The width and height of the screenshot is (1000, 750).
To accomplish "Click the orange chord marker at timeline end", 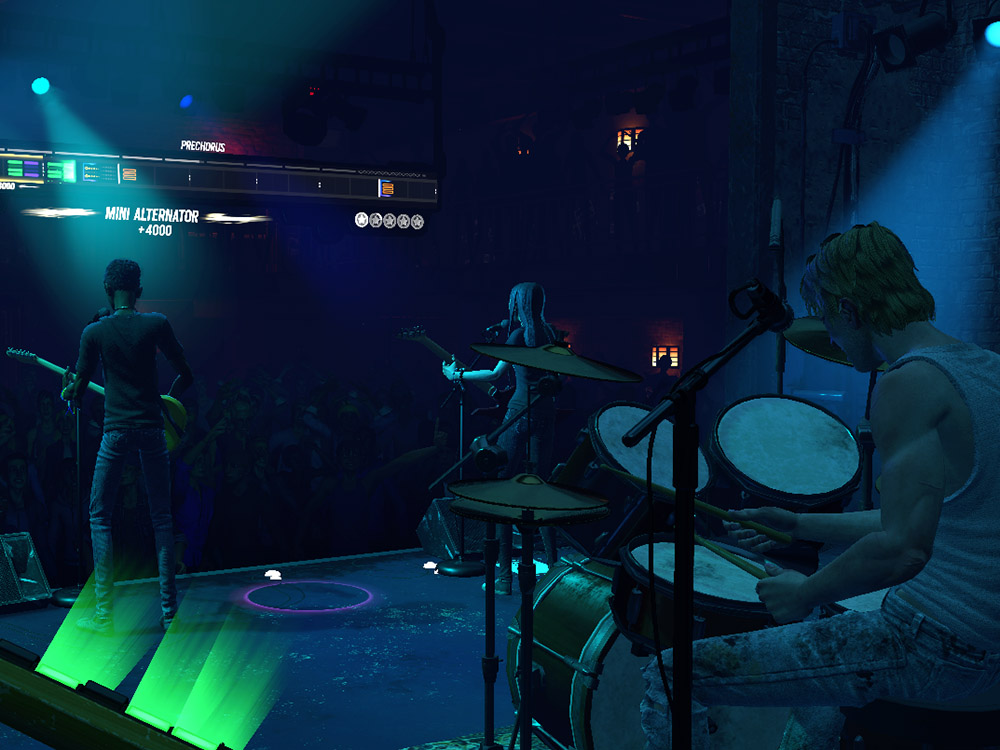I will click(387, 187).
